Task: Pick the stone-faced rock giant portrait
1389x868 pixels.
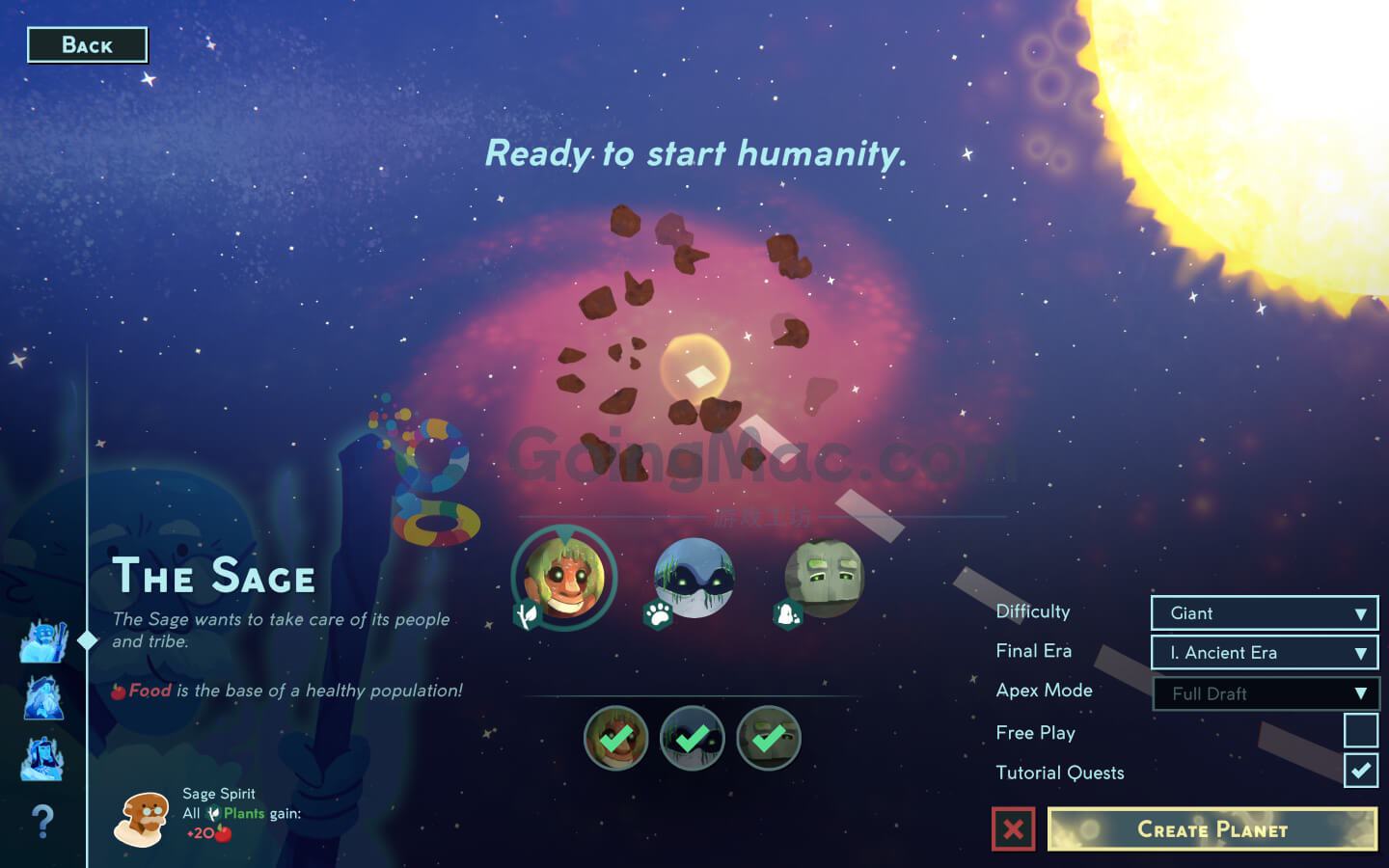Action: point(823,578)
